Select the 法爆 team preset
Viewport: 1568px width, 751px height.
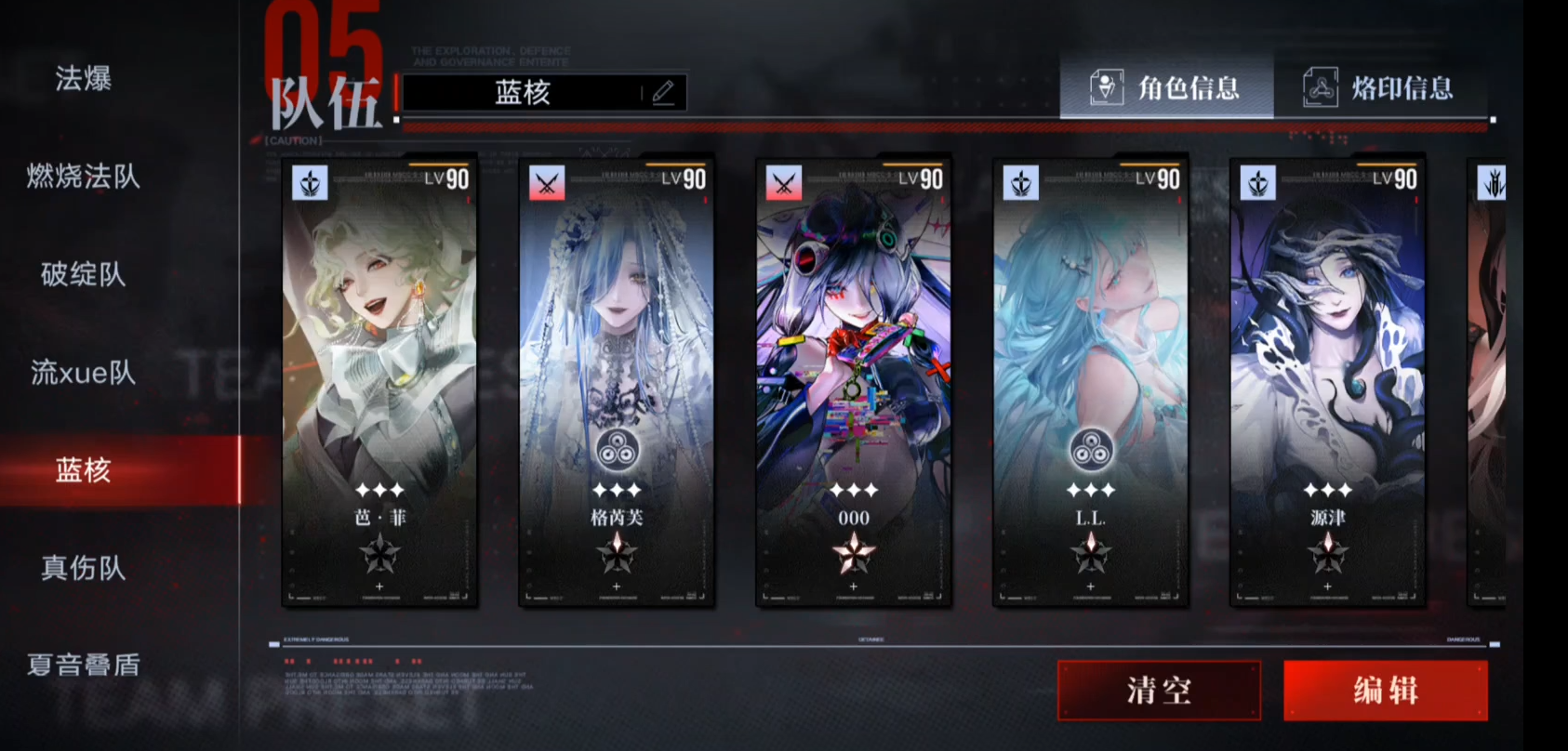click(84, 78)
